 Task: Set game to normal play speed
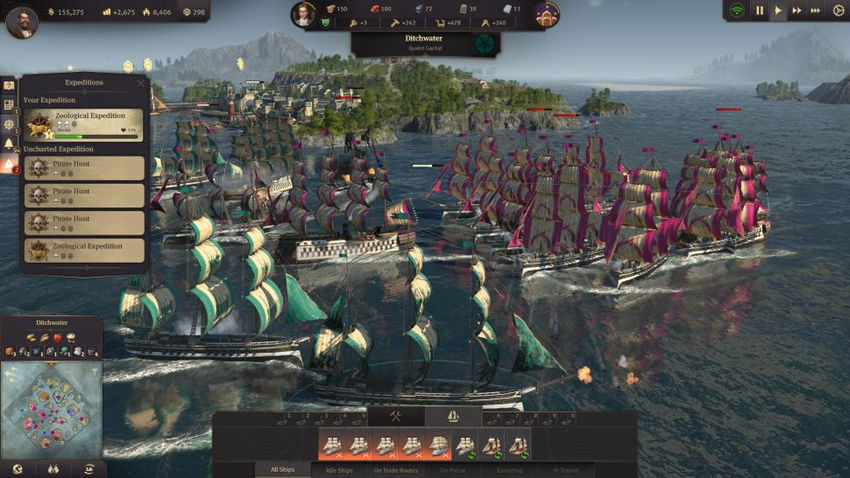coord(778,11)
